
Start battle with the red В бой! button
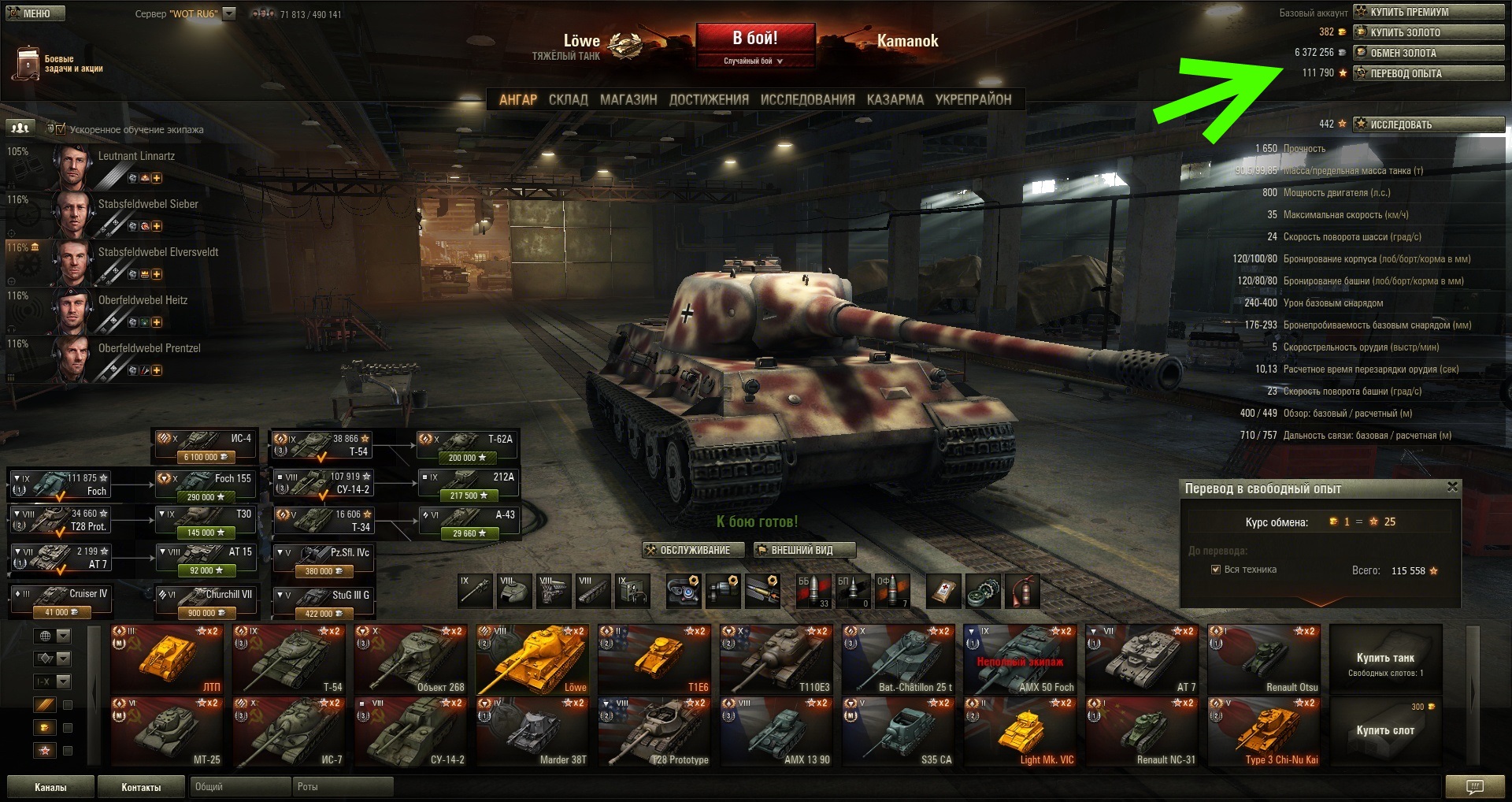754,38
